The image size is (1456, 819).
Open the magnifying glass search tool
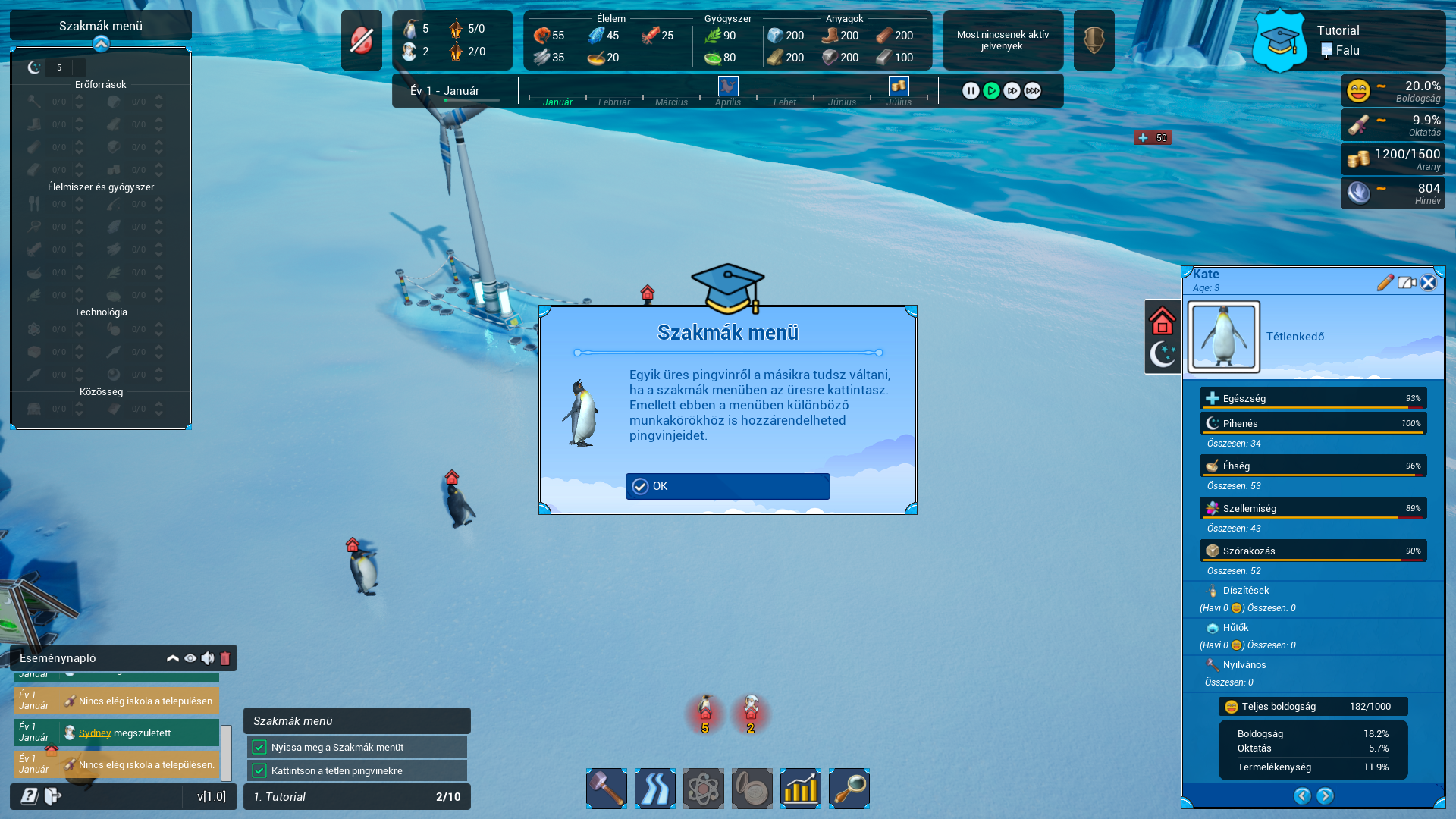(x=849, y=789)
